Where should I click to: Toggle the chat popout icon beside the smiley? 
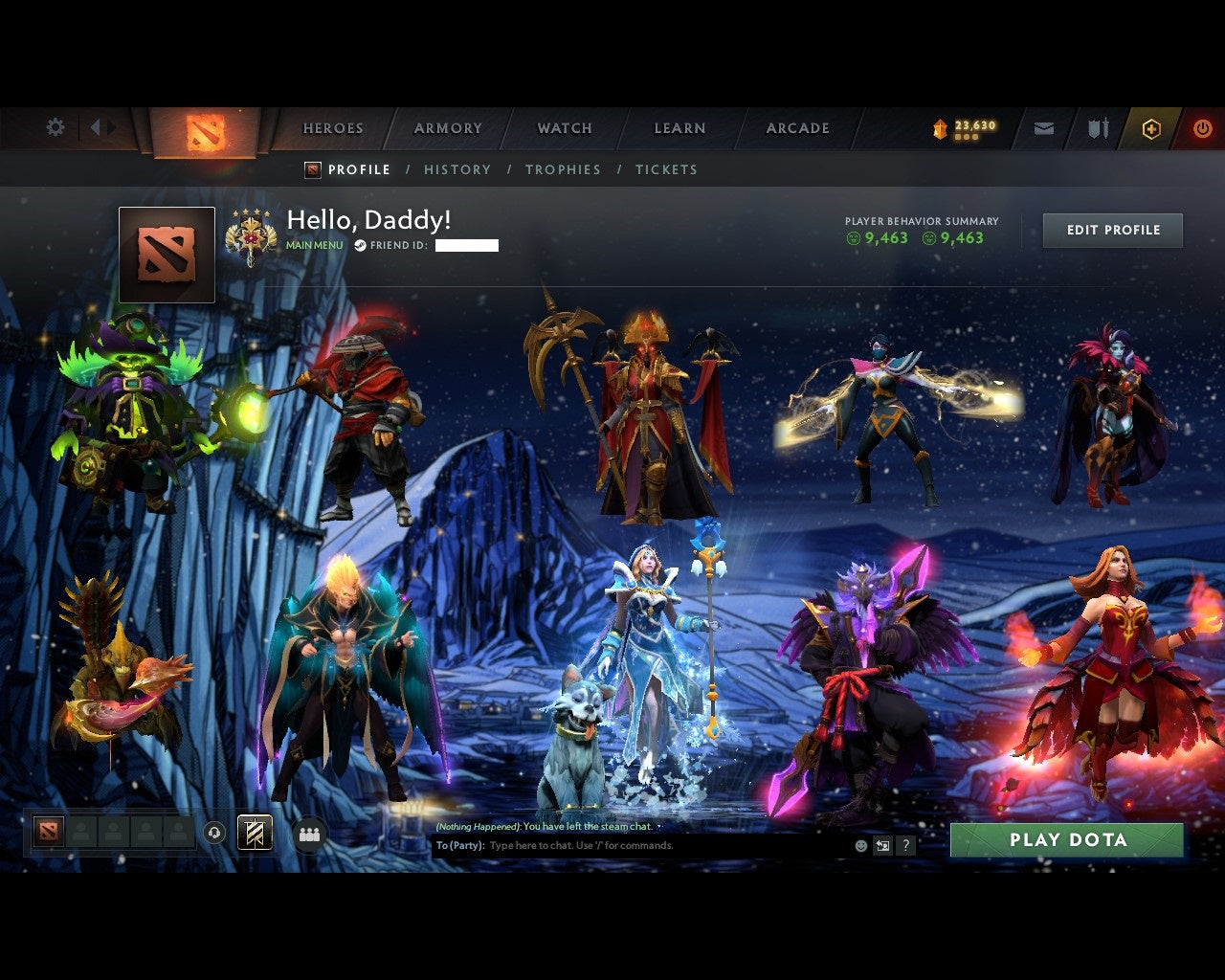click(x=882, y=845)
